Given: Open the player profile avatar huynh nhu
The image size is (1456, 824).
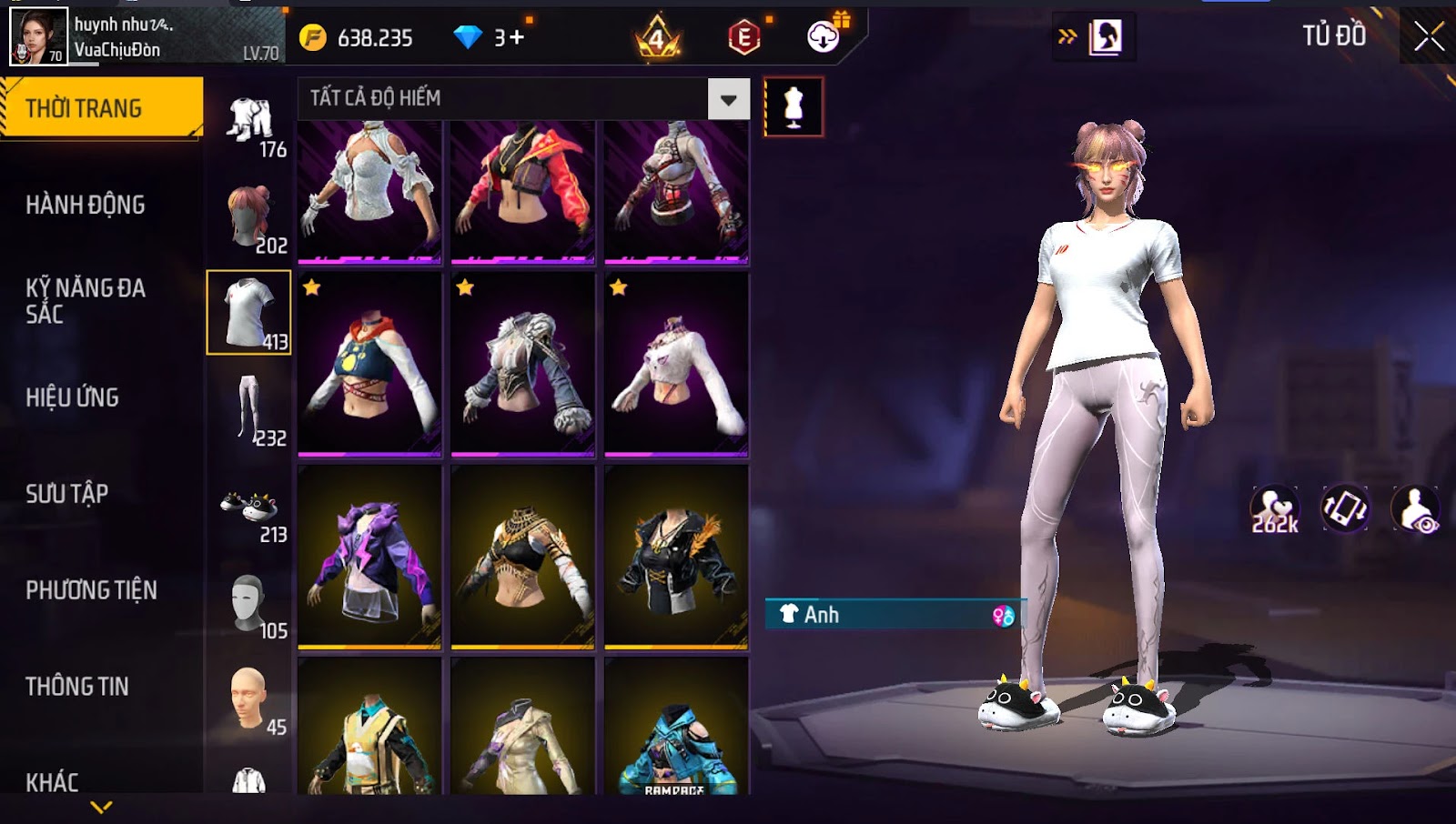Looking at the screenshot, I should tap(38, 36).
